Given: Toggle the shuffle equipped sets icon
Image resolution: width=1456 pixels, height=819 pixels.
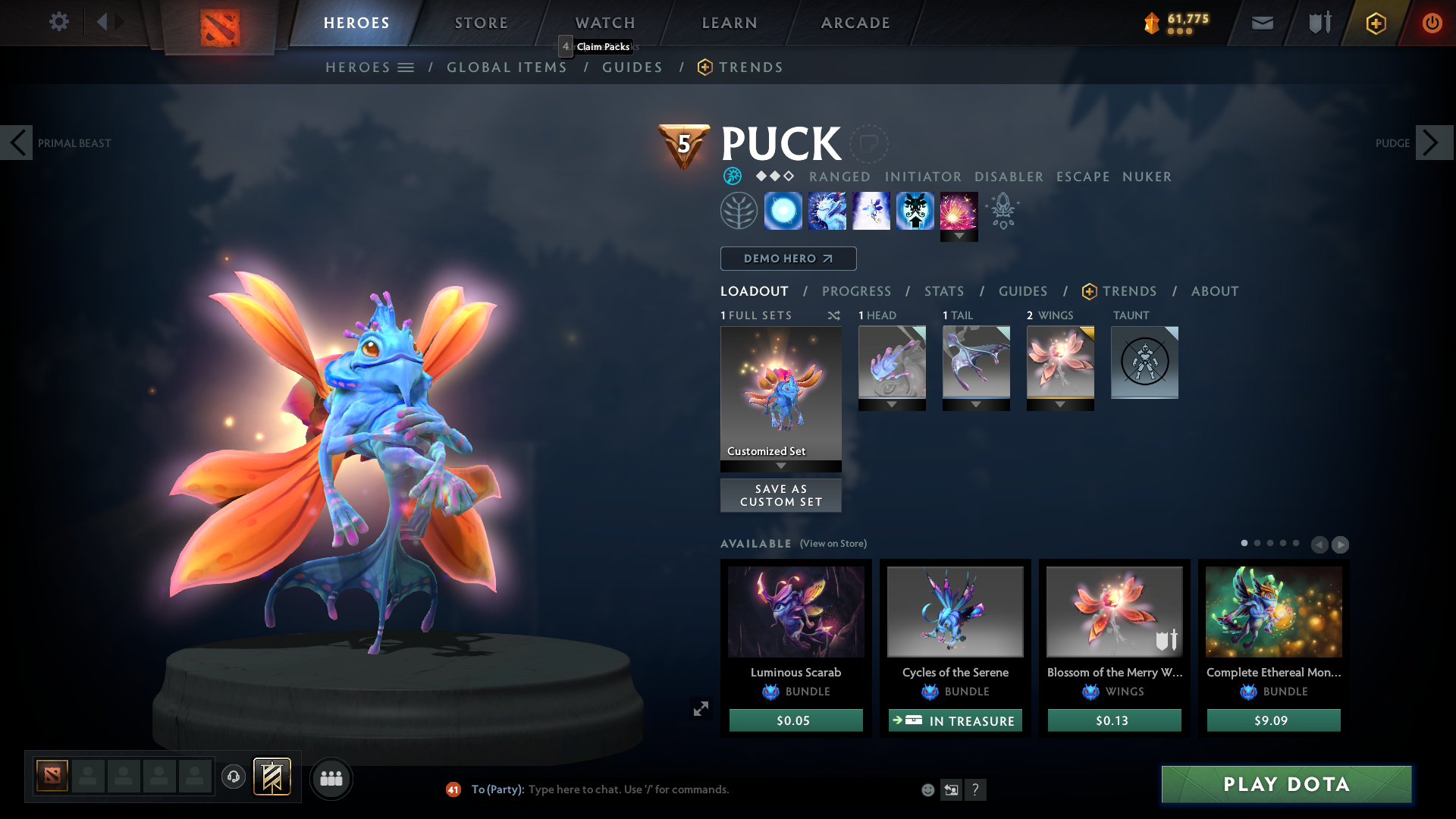Looking at the screenshot, I should pos(833,315).
